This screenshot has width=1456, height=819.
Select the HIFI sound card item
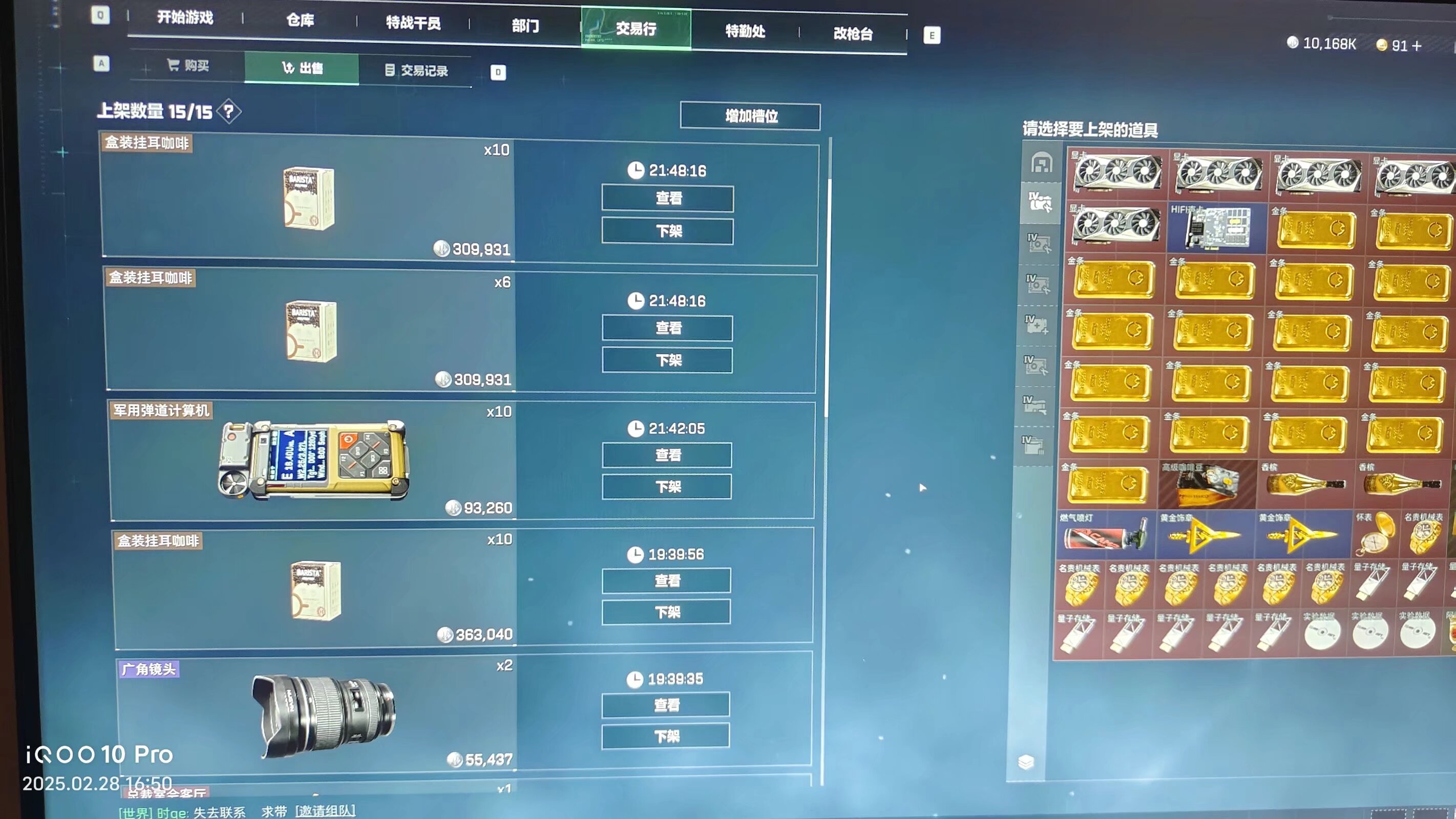(x=1217, y=228)
